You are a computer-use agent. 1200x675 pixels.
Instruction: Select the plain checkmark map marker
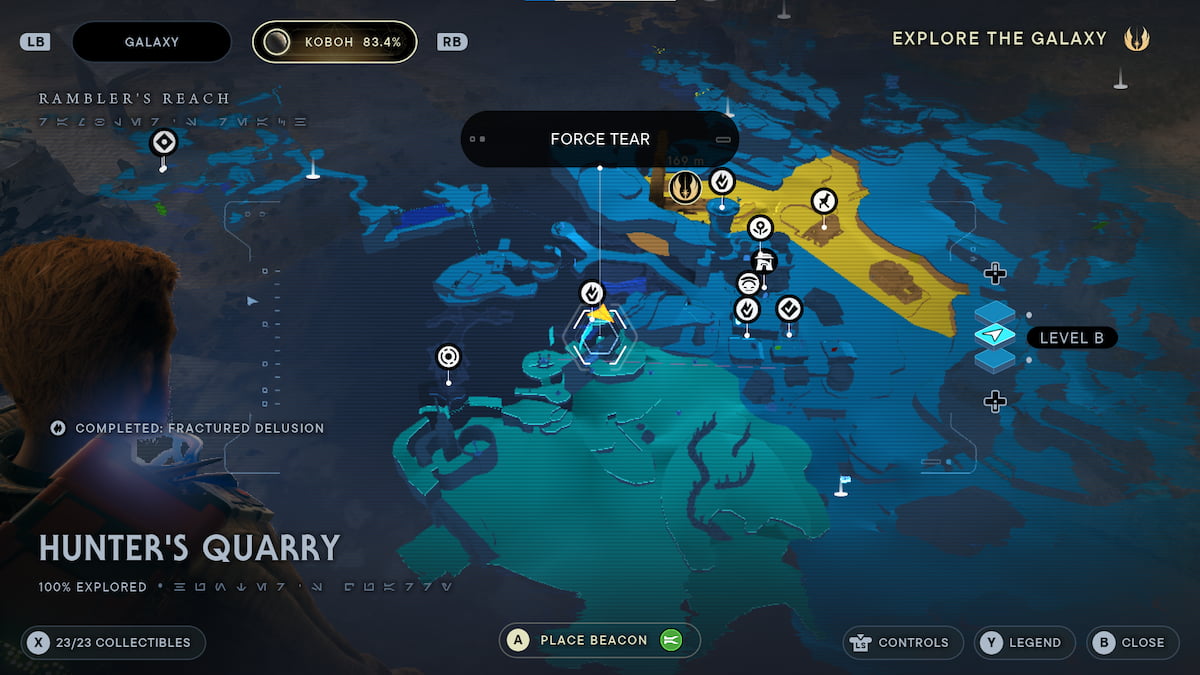[789, 308]
